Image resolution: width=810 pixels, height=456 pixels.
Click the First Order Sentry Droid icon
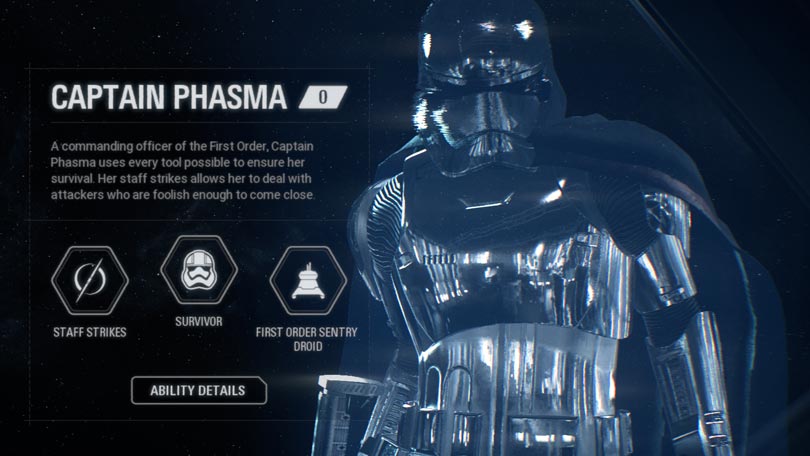pyautogui.click(x=308, y=281)
